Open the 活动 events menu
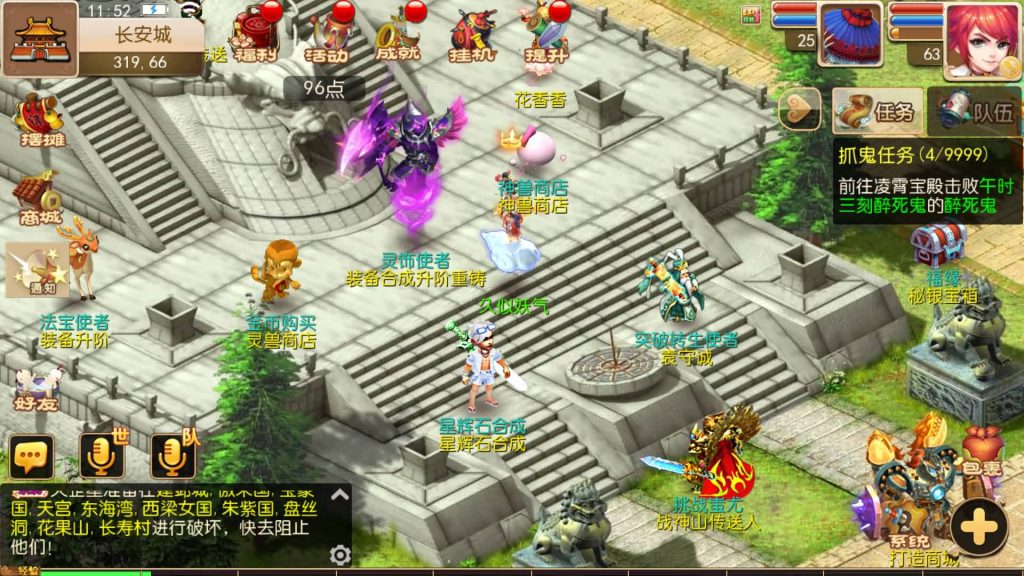This screenshot has width=1024, height=576. (x=328, y=37)
